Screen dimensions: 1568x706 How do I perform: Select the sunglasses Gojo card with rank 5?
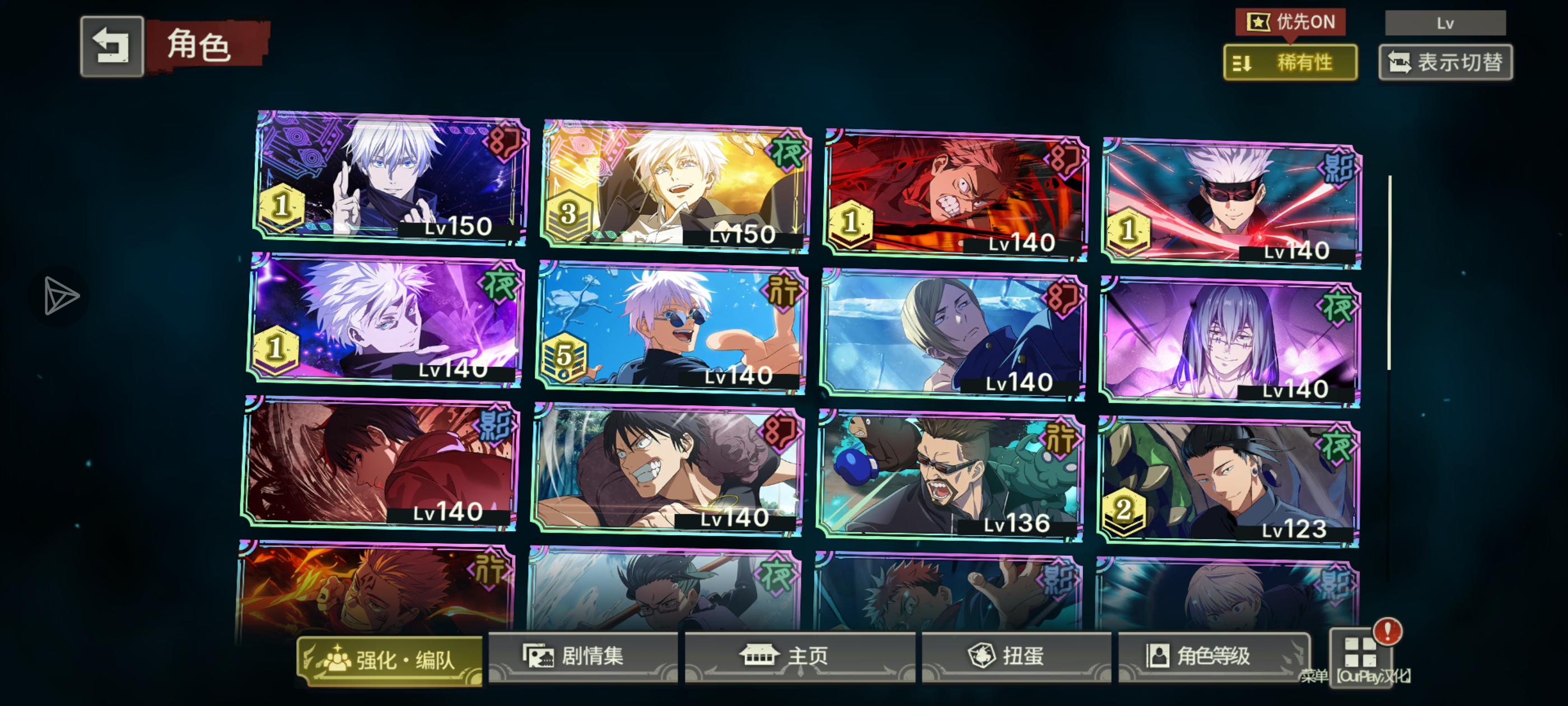pos(672,327)
